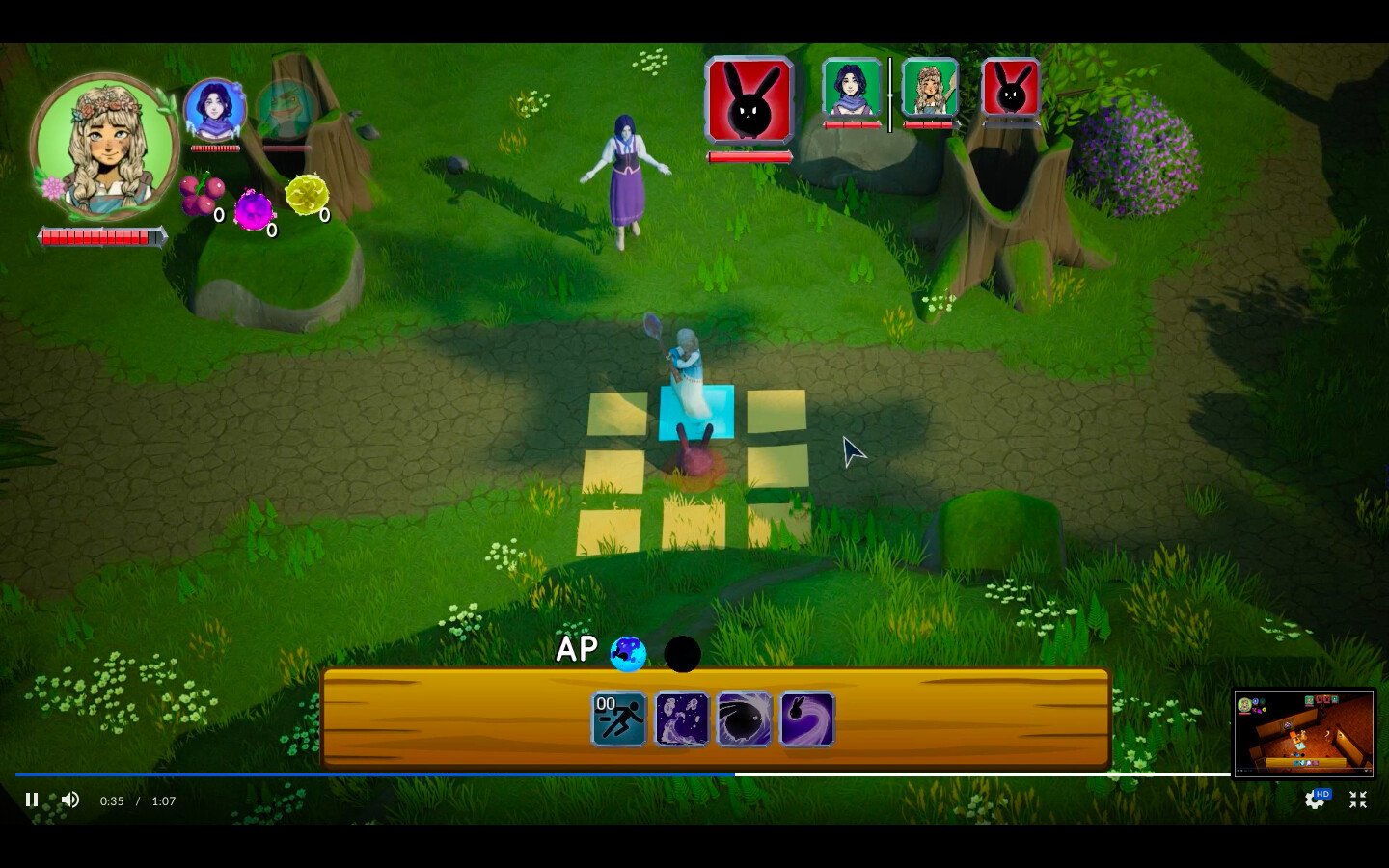Cast the water wave ability
The image size is (1389, 868).
pos(681,719)
